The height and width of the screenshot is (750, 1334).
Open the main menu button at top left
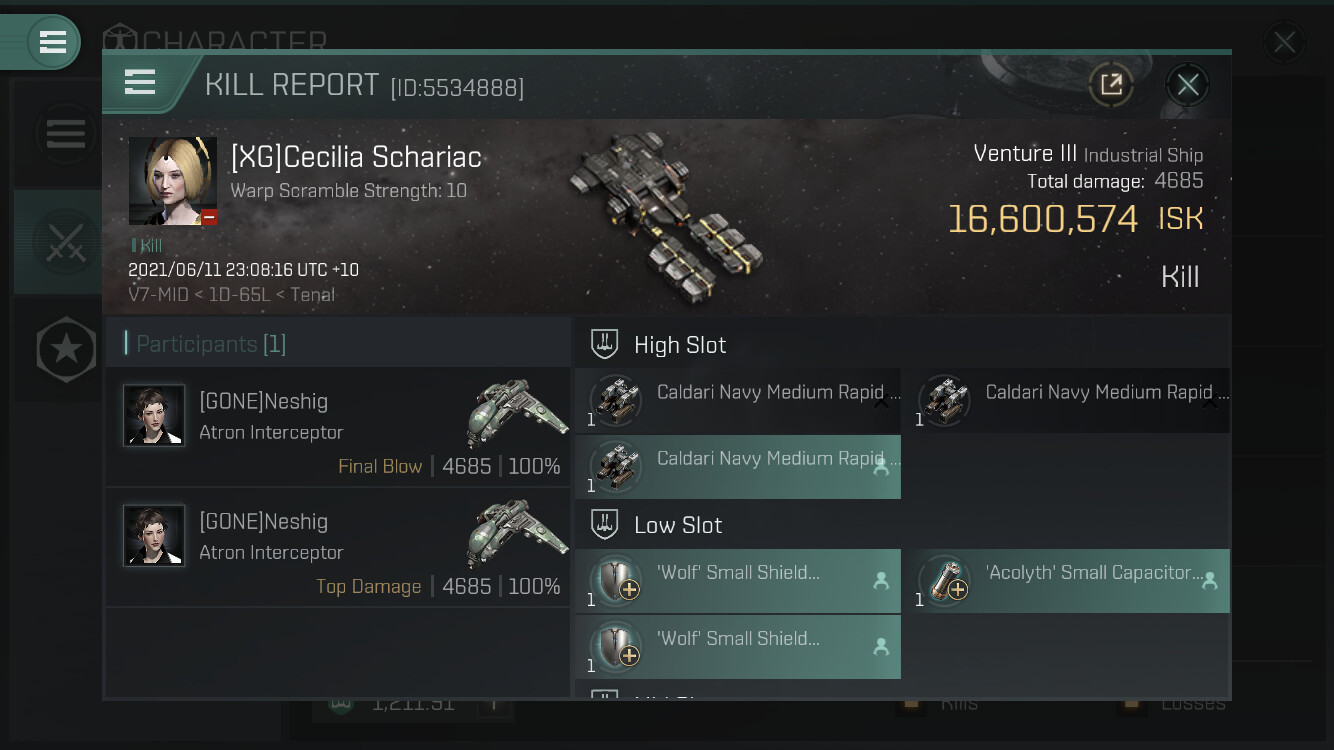[x=52, y=42]
